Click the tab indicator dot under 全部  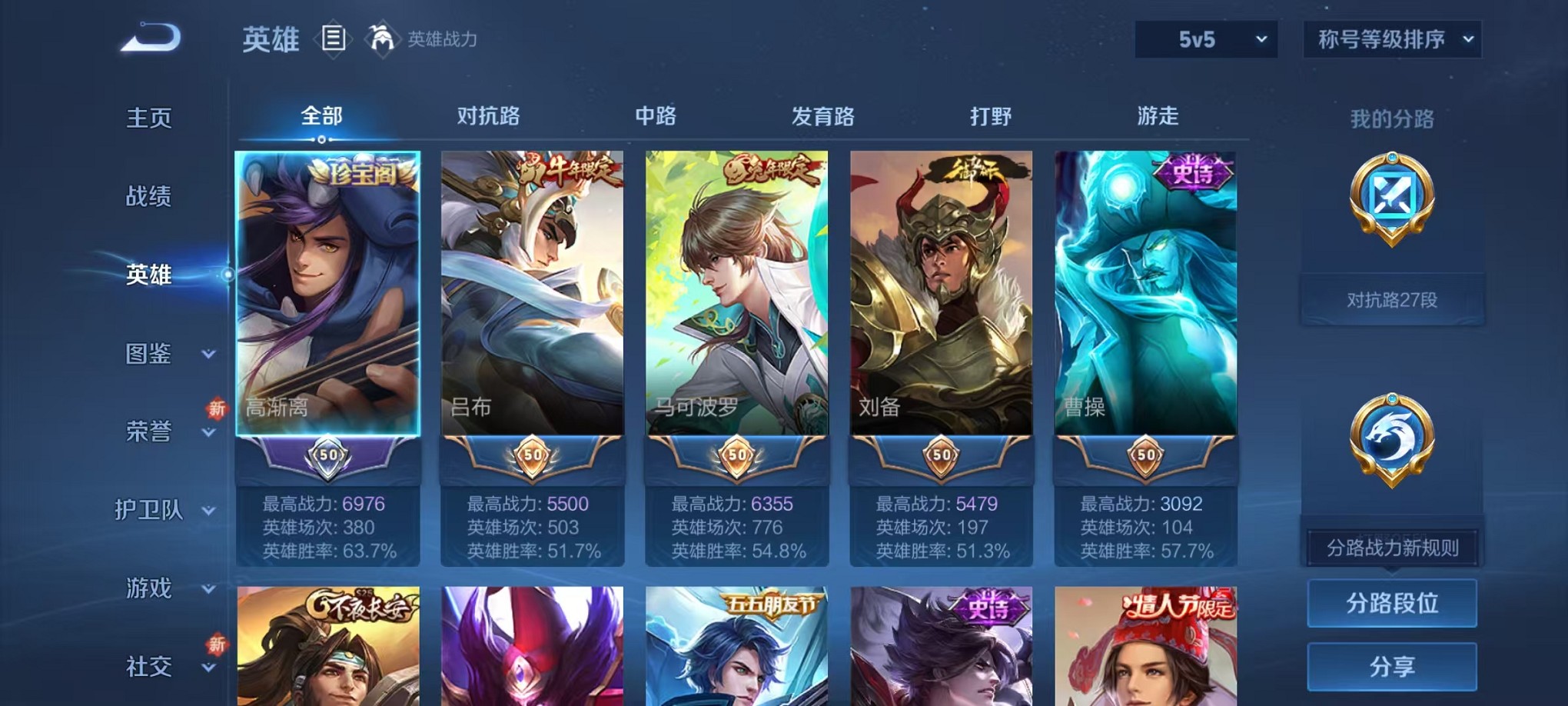[x=321, y=138]
